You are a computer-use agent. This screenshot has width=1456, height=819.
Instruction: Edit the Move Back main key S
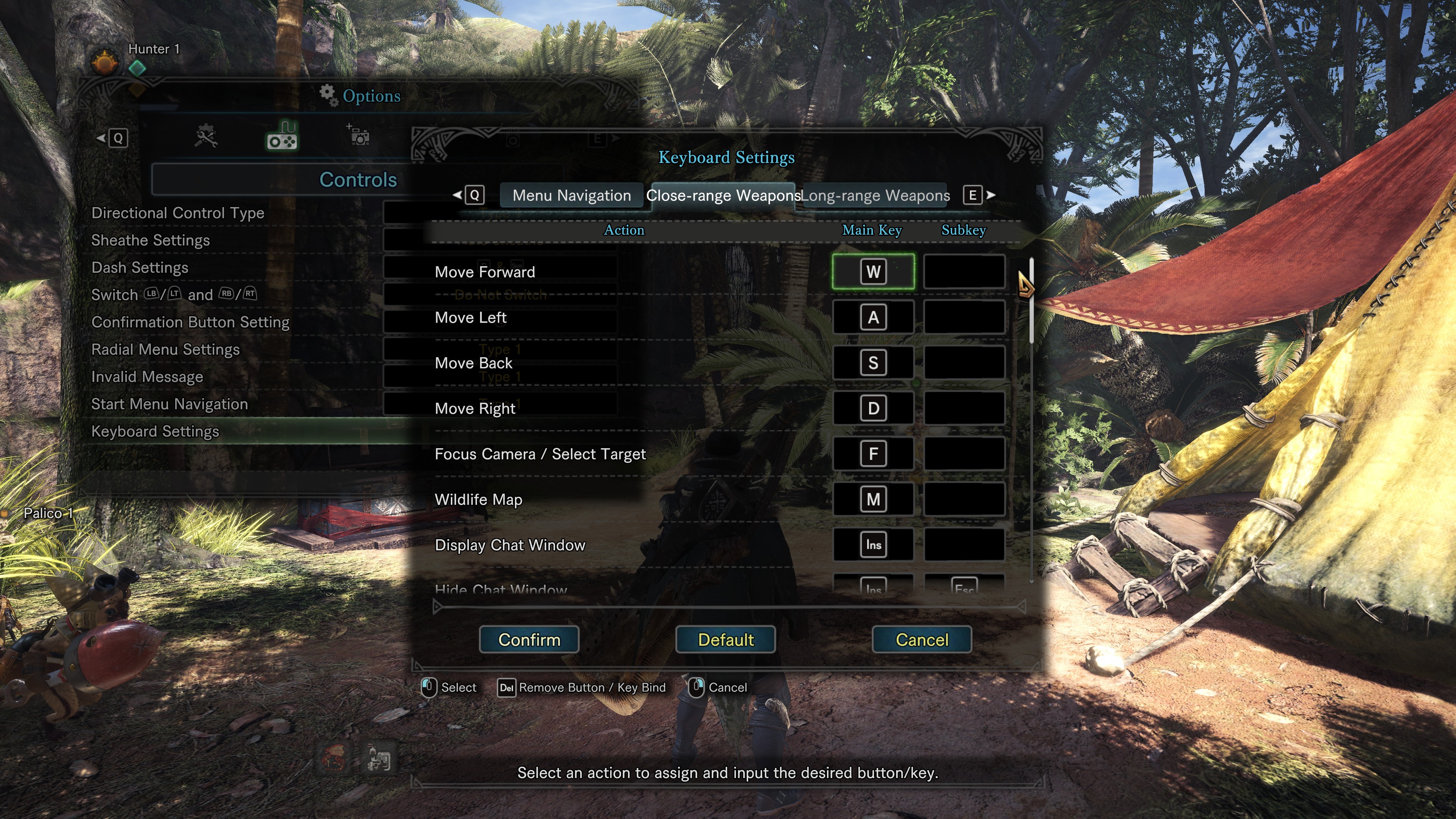click(873, 363)
